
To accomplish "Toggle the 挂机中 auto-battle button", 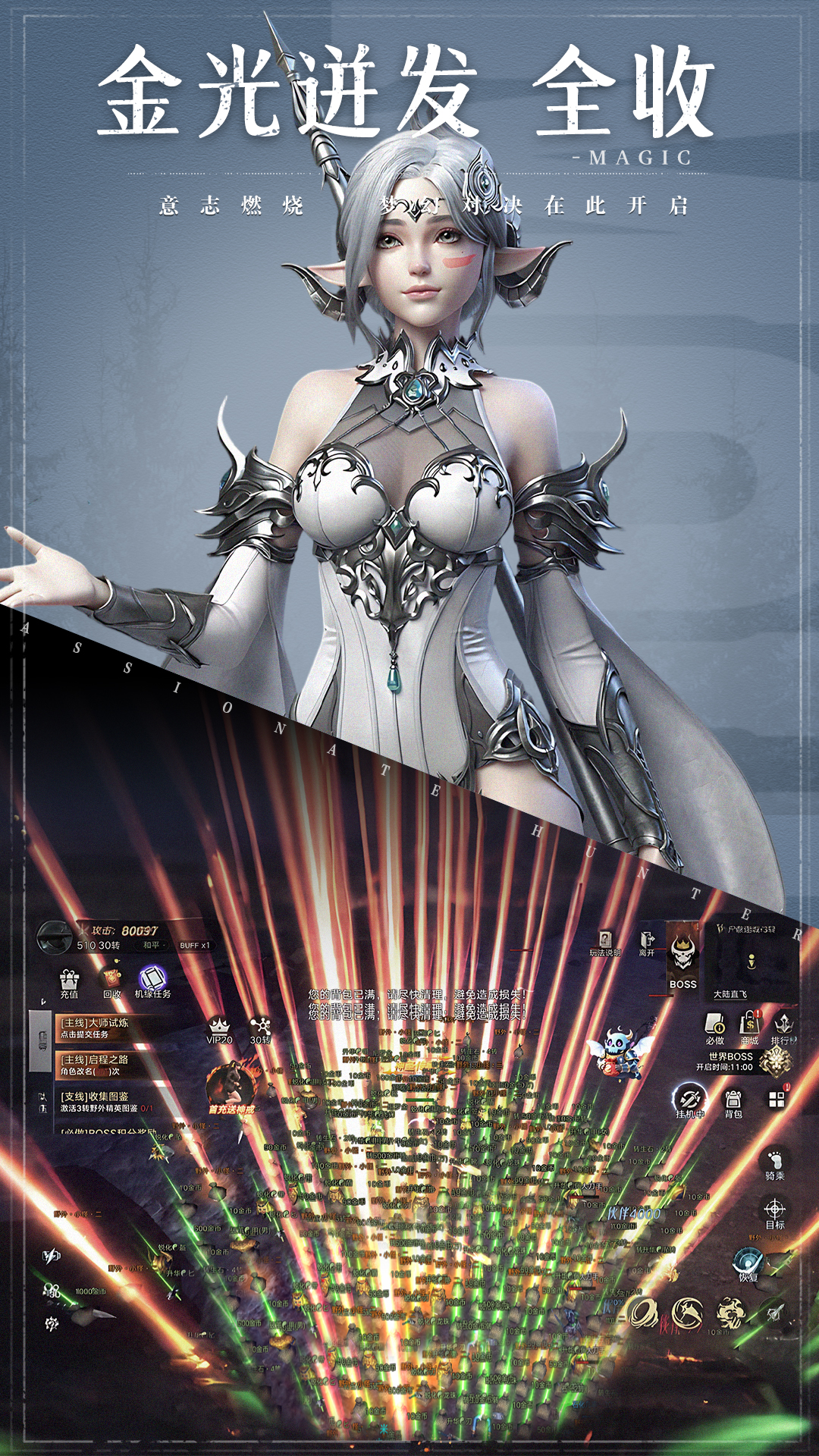I will [x=690, y=1101].
